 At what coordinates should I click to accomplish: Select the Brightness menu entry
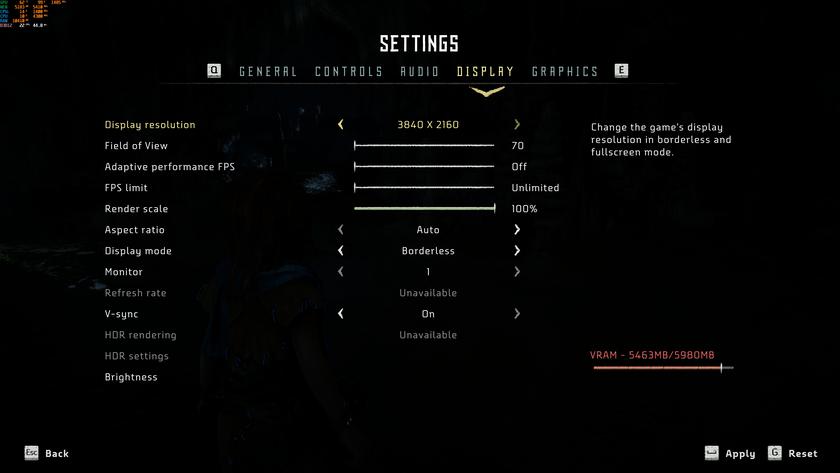131,377
